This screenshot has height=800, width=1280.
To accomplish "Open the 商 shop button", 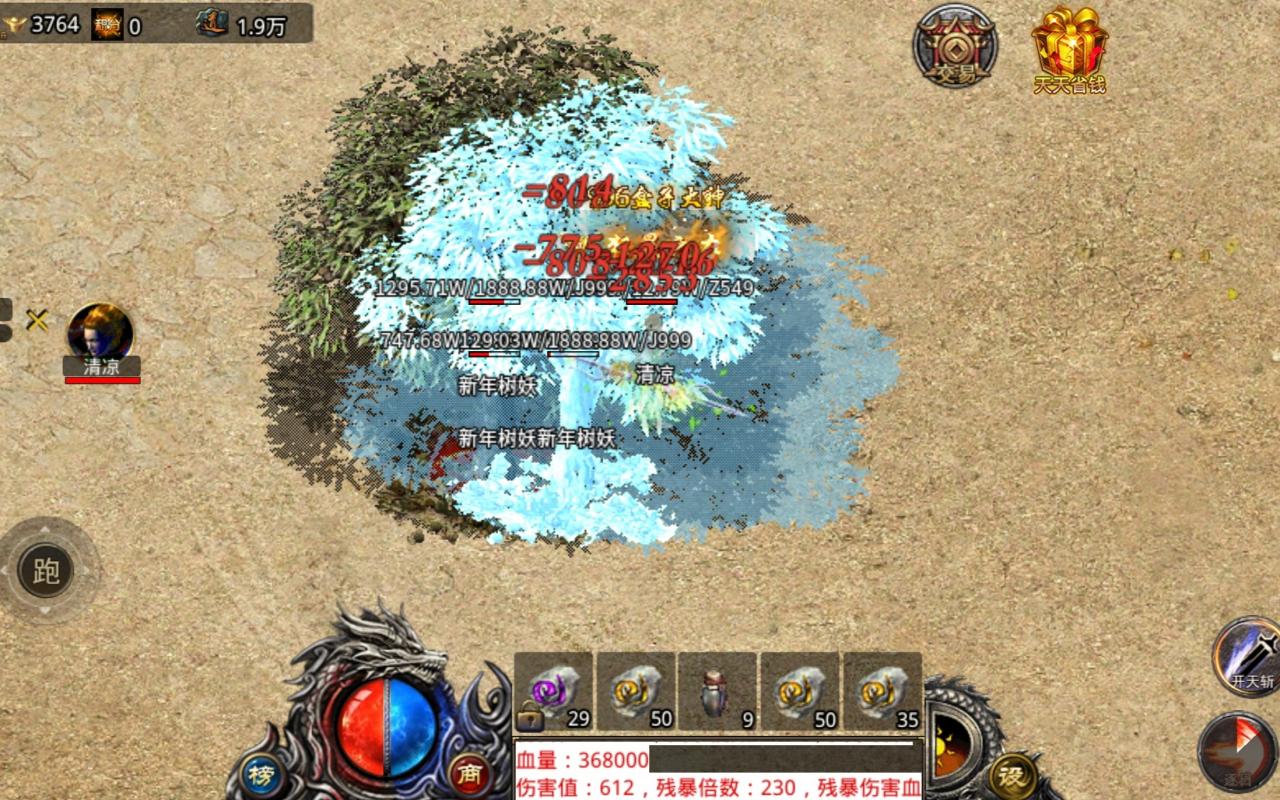I will point(470,774).
